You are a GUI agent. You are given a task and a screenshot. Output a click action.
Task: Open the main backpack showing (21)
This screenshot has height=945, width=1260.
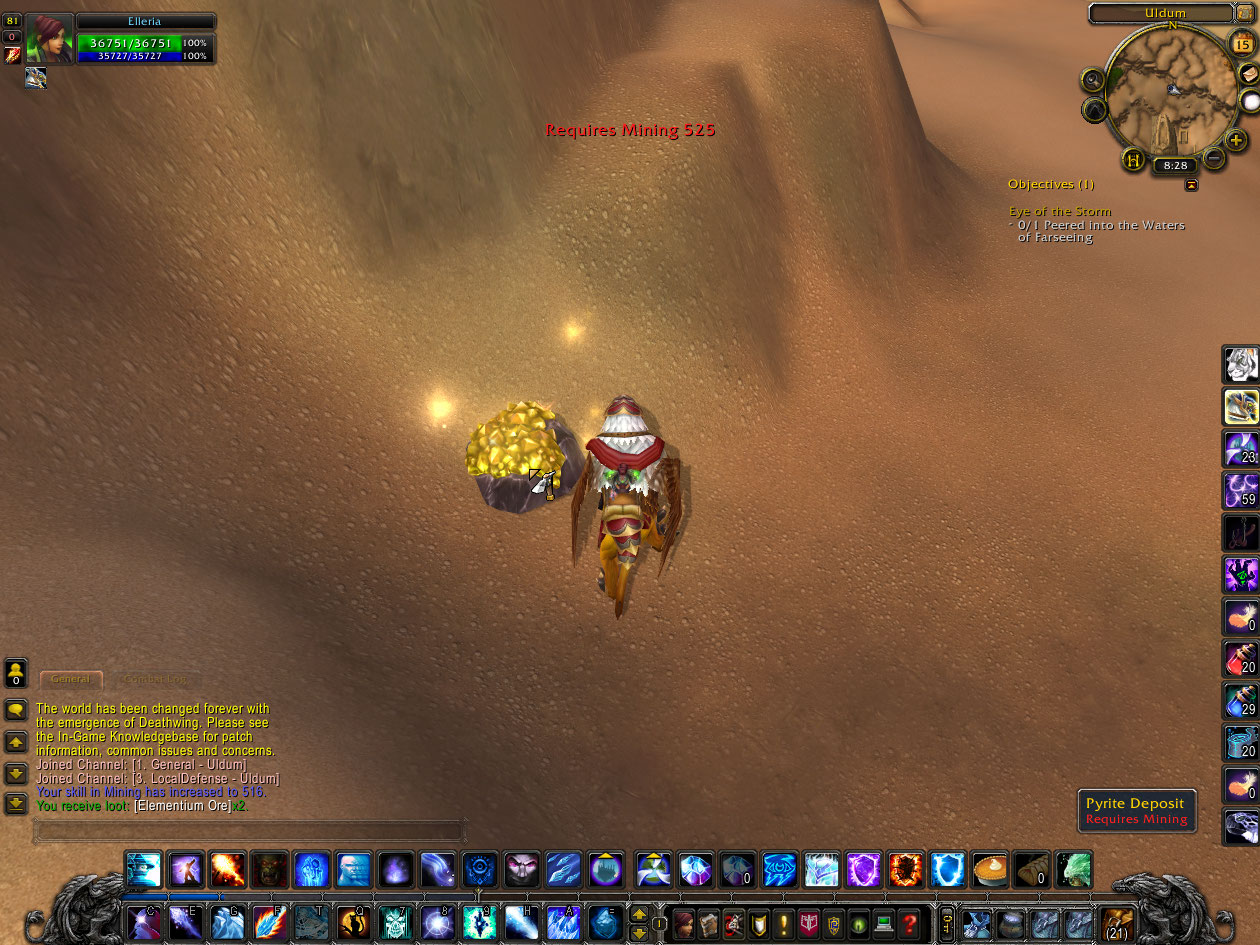point(1117,923)
